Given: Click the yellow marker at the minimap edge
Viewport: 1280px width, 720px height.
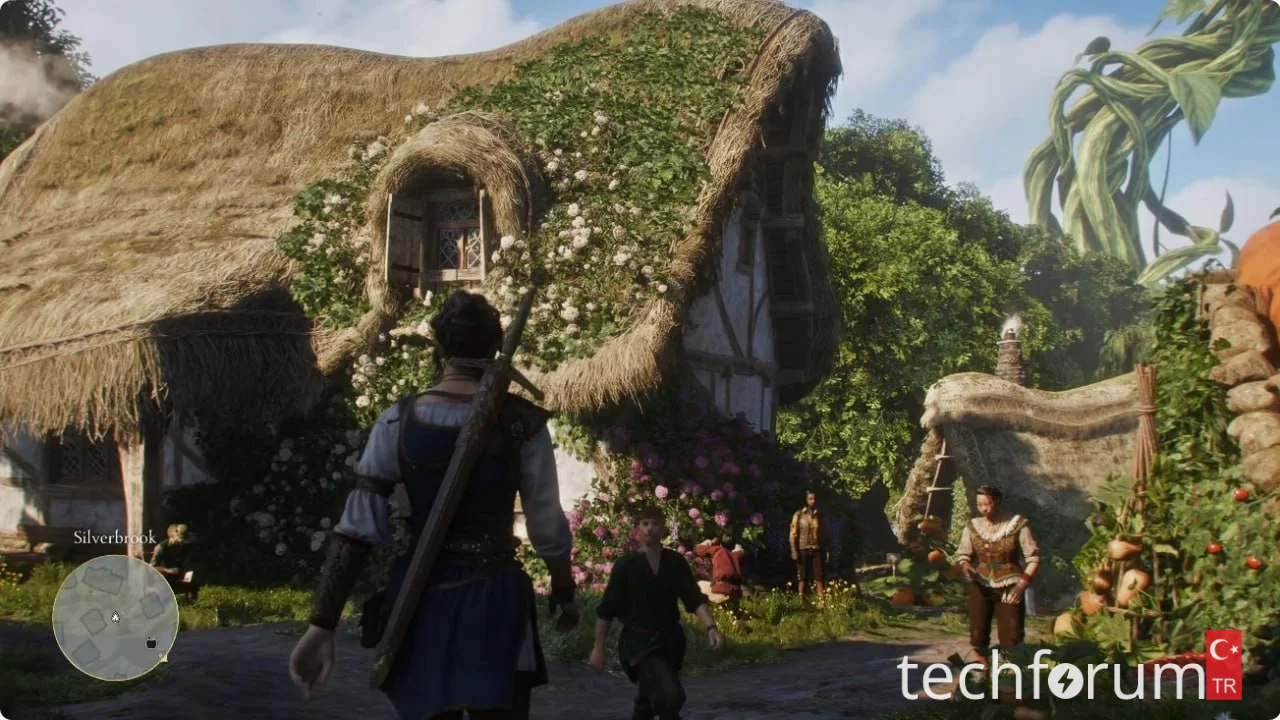Looking at the screenshot, I should pyautogui.click(x=162, y=657).
